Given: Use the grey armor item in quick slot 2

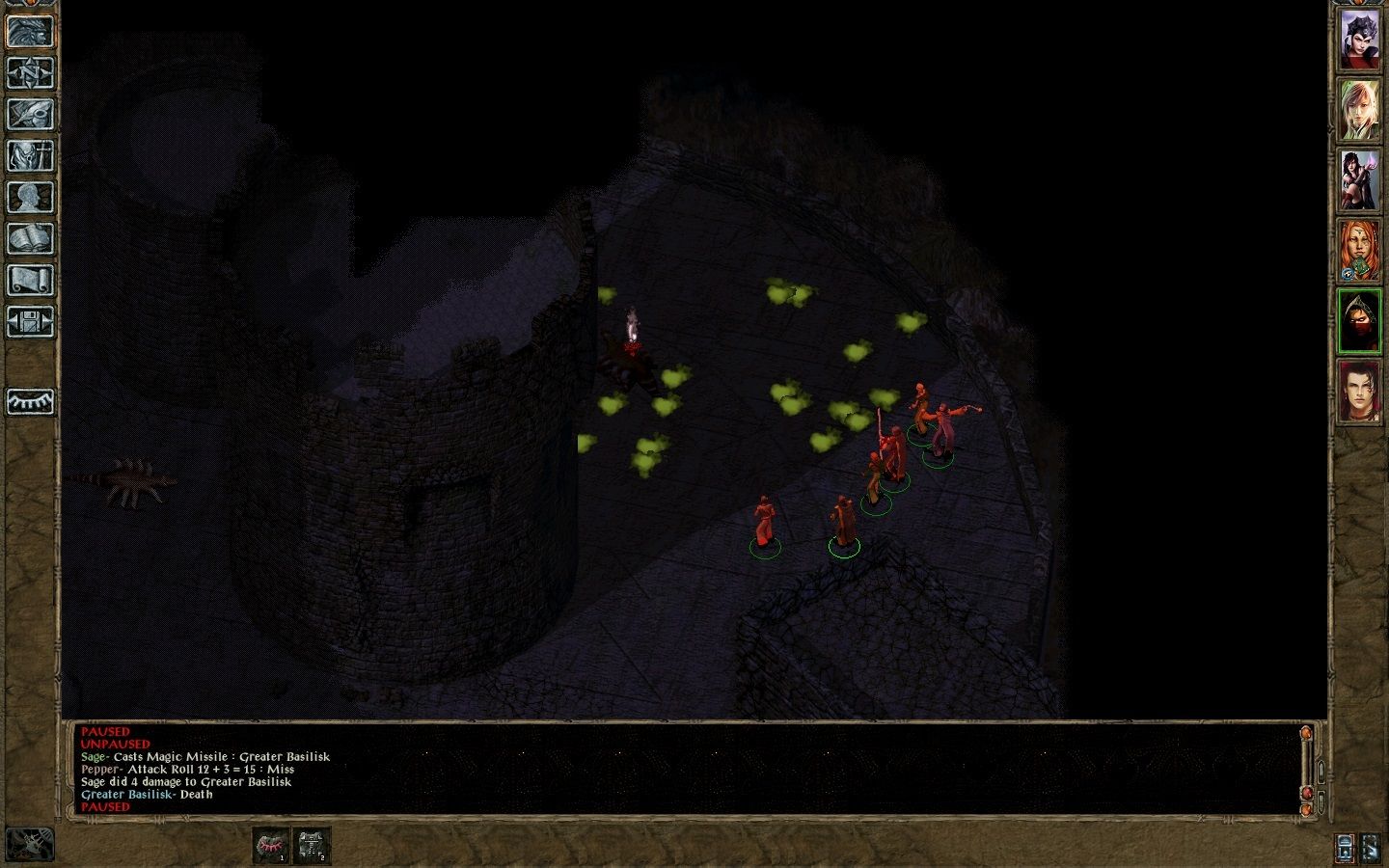Looking at the screenshot, I should (312, 846).
